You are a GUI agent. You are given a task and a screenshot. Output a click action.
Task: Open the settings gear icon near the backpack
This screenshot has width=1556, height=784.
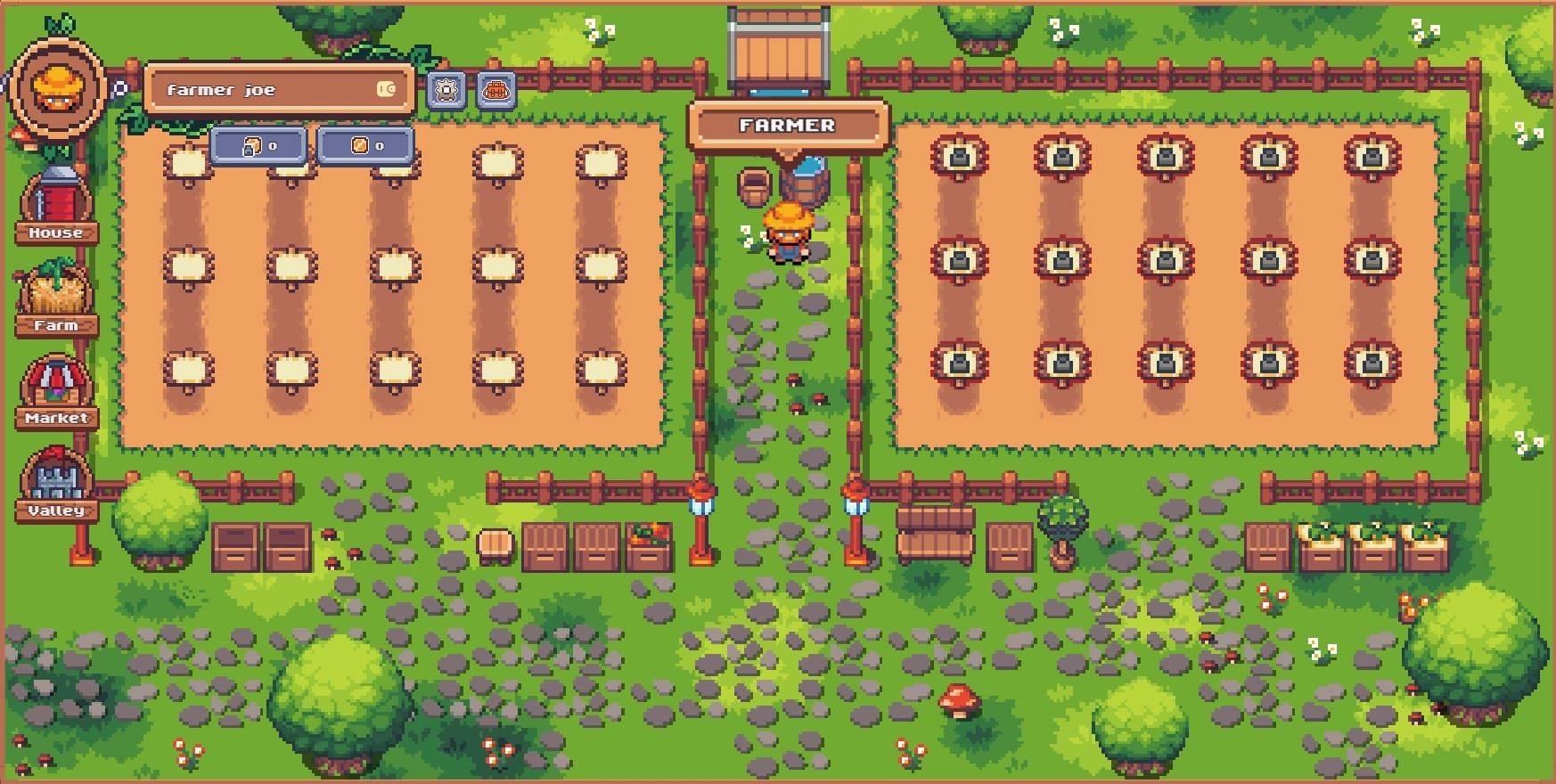[x=444, y=89]
